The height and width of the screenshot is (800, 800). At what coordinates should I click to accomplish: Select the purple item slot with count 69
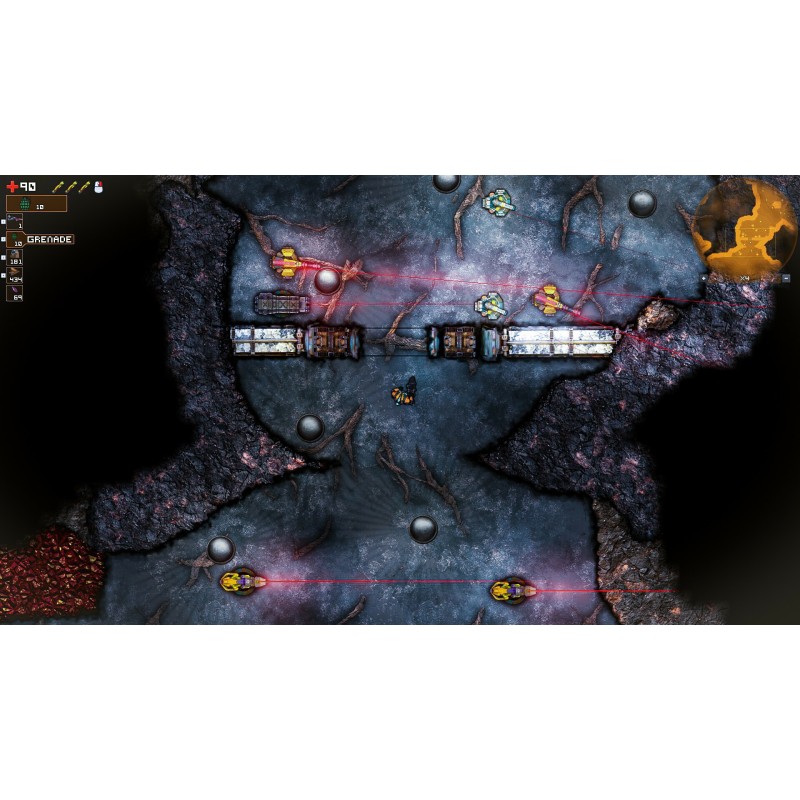(15, 292)
